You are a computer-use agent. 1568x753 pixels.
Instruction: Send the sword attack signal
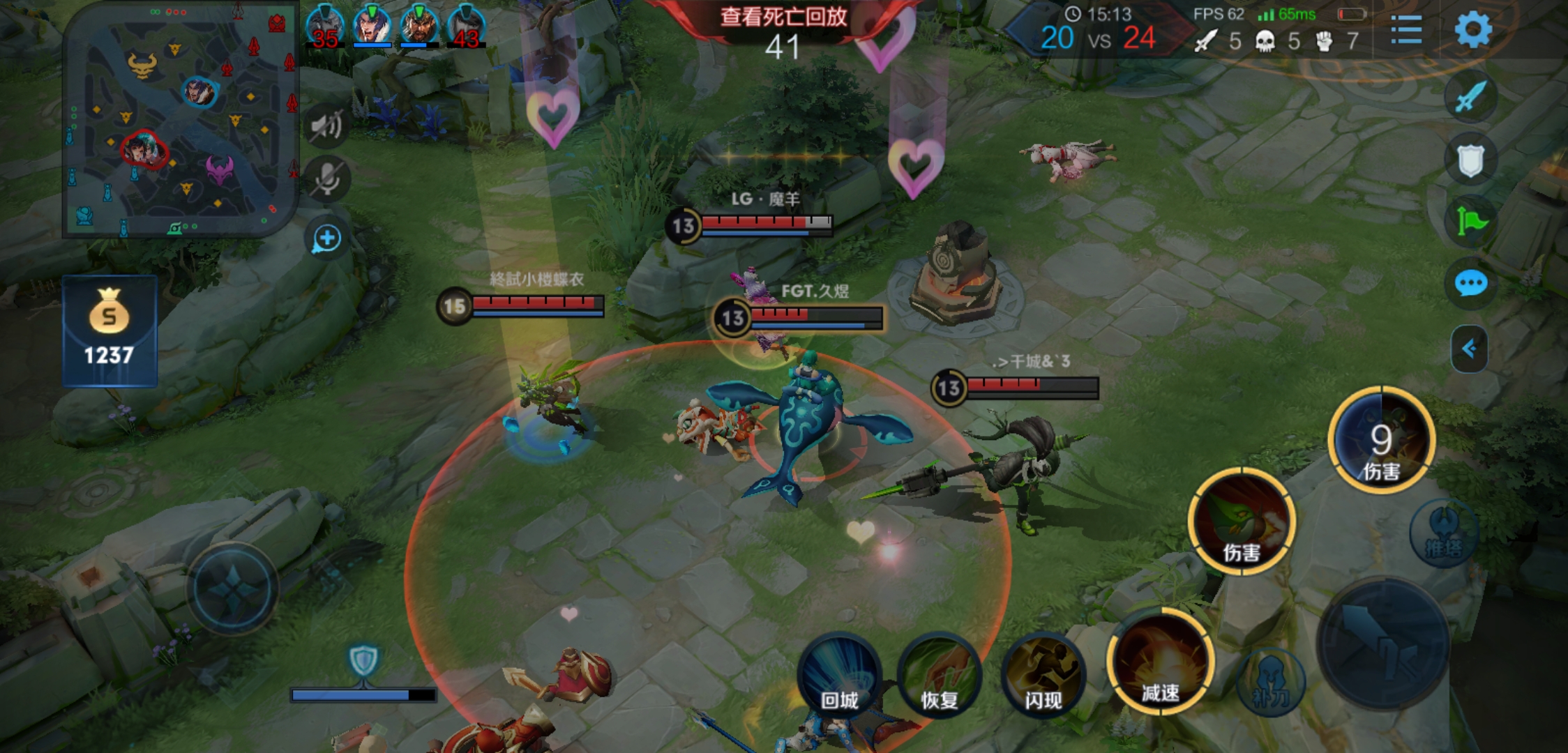click(1470, 97)
